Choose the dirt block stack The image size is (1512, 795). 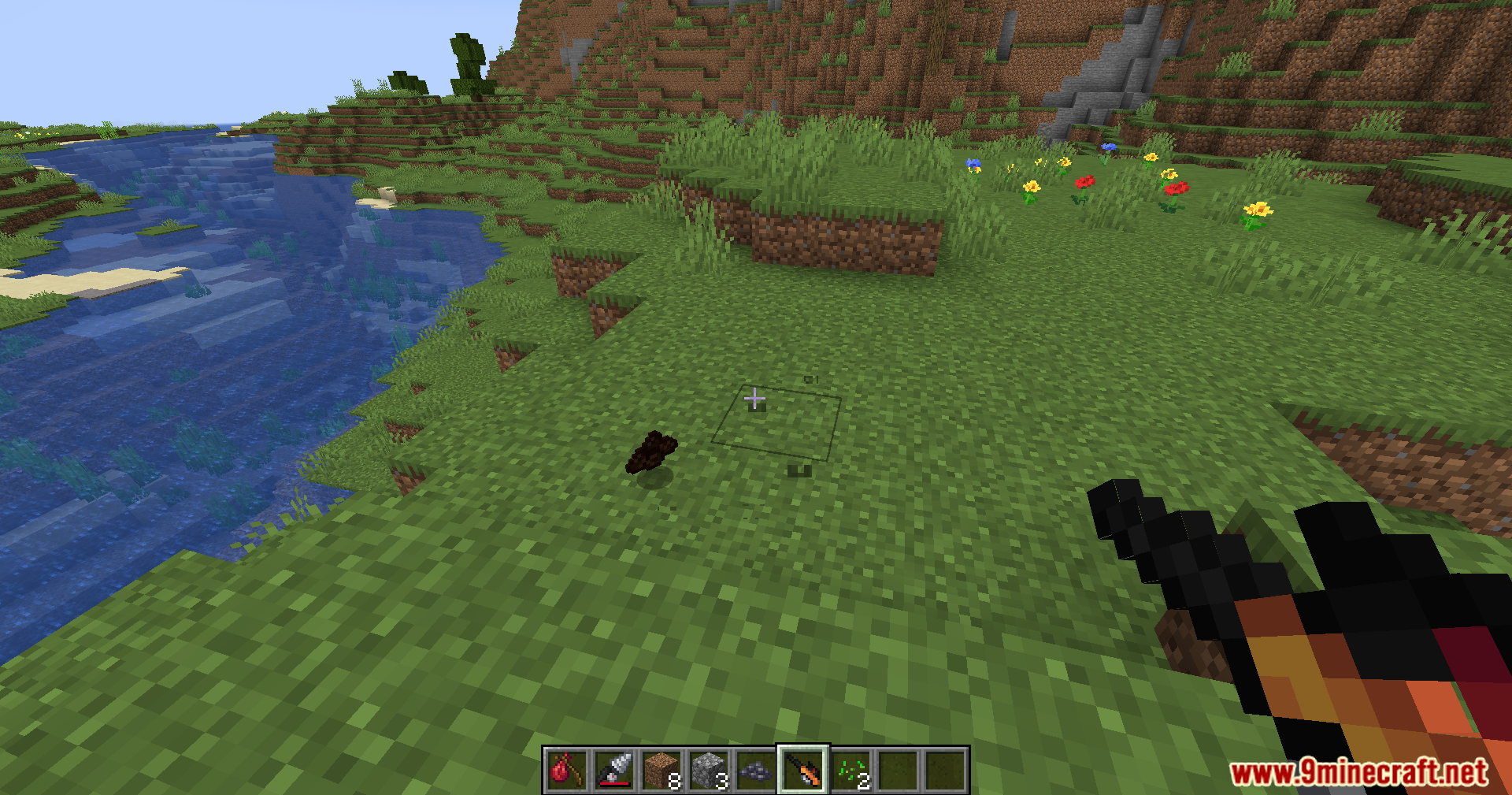pos(661,770)
